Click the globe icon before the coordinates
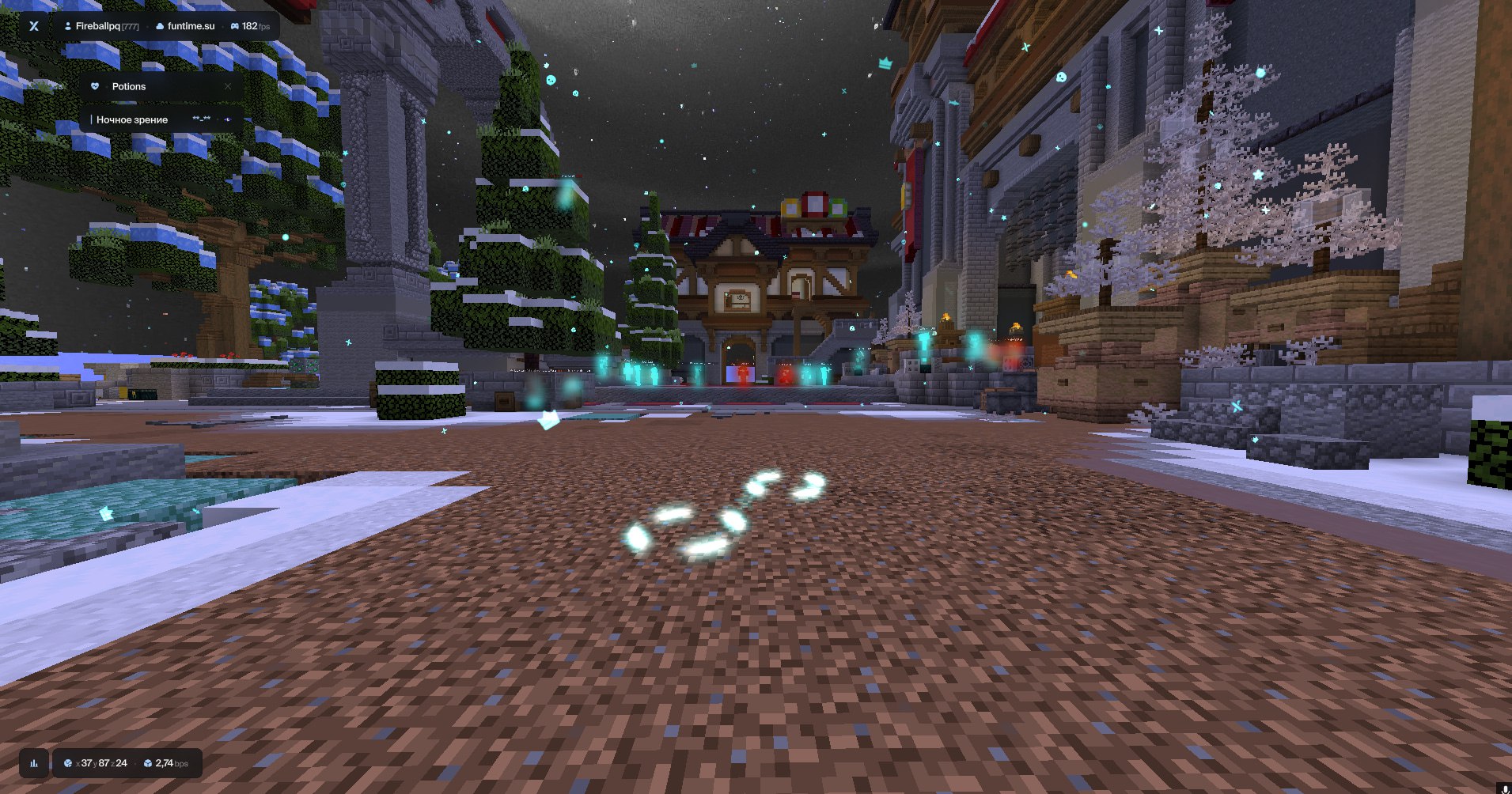 pos(68,764)
